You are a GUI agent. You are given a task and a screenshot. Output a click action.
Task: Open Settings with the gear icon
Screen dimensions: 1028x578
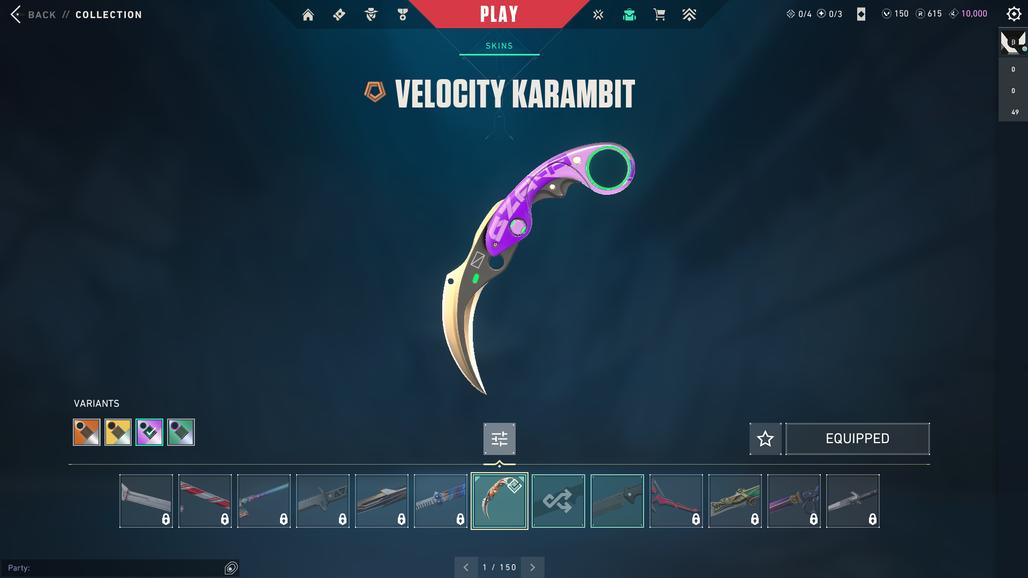click(x=1013, y=14)
